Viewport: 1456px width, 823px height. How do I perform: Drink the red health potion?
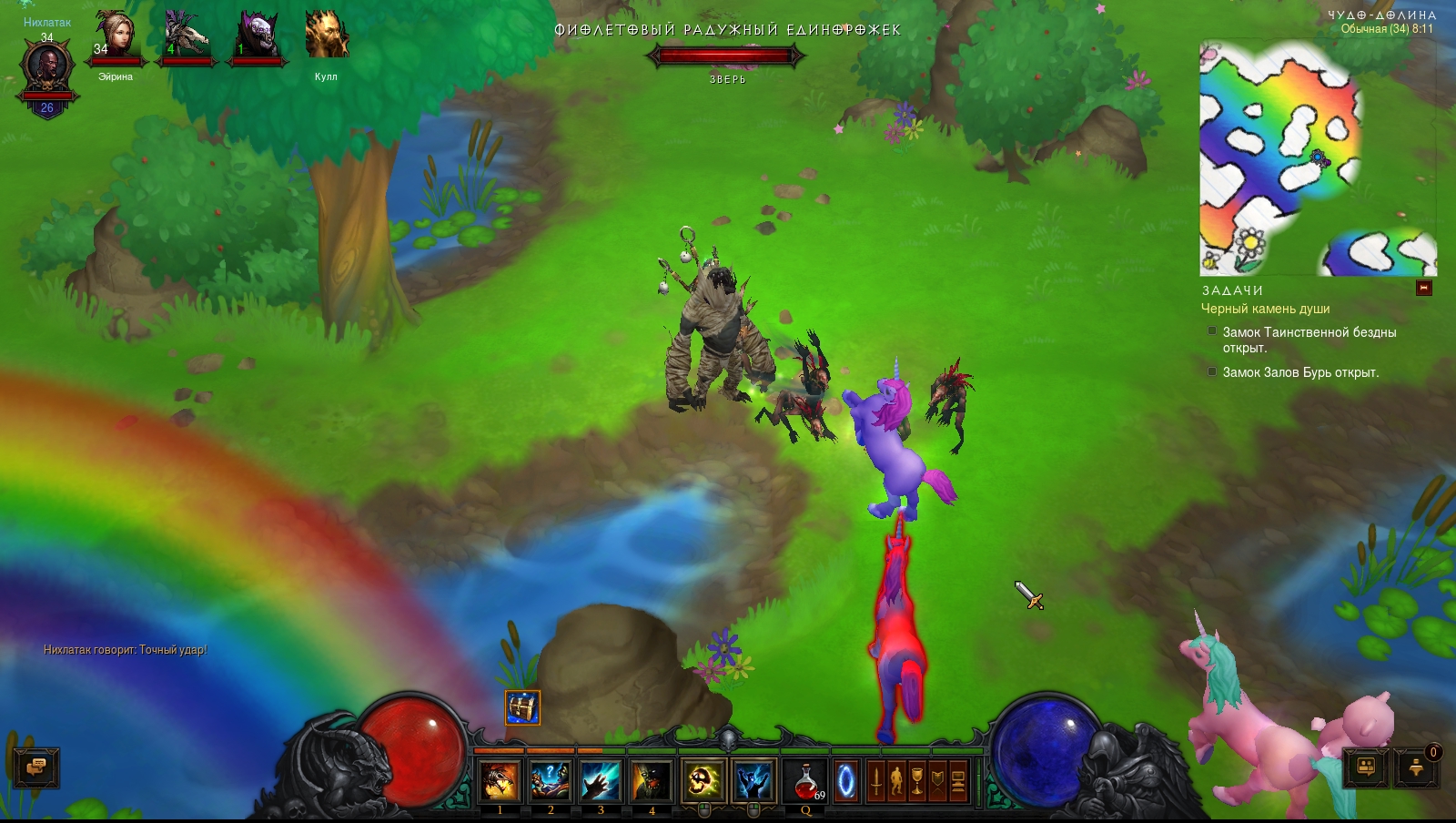tap(805, 781)
